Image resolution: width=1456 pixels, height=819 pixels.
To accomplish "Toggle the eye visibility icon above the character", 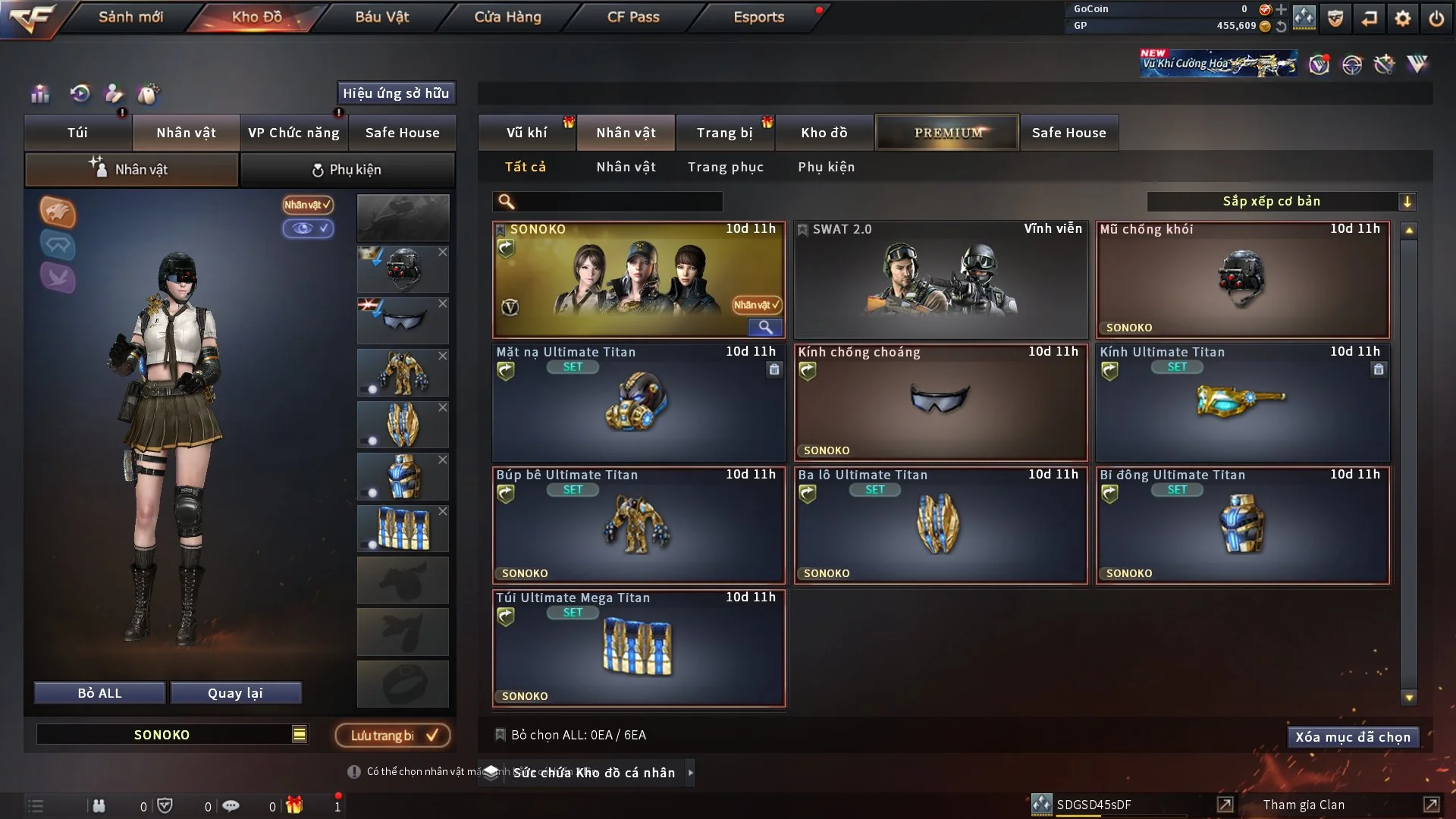I will tap(309, 228).
